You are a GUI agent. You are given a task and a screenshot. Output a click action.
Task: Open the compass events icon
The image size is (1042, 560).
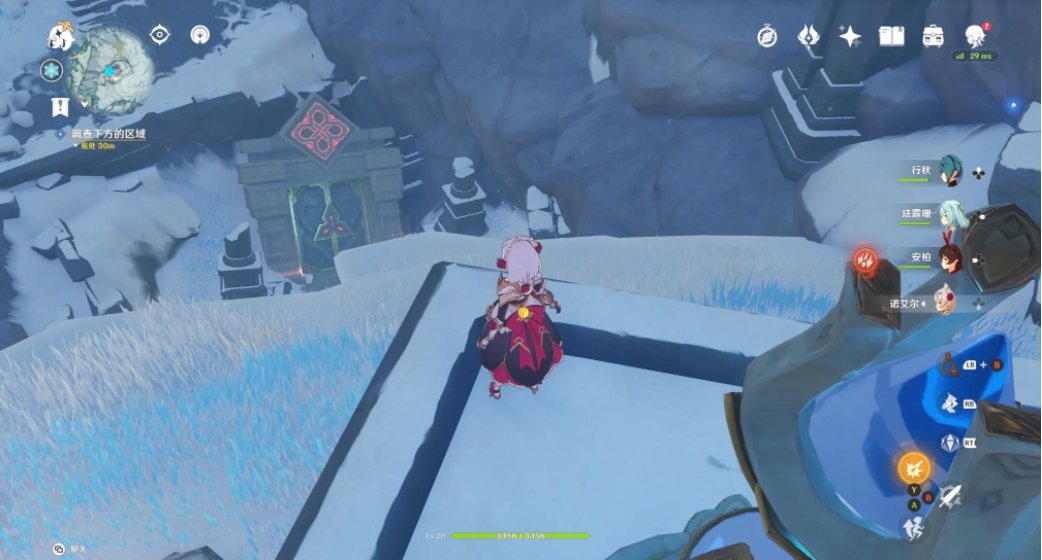pyautogui.click(x=767, y=37)
